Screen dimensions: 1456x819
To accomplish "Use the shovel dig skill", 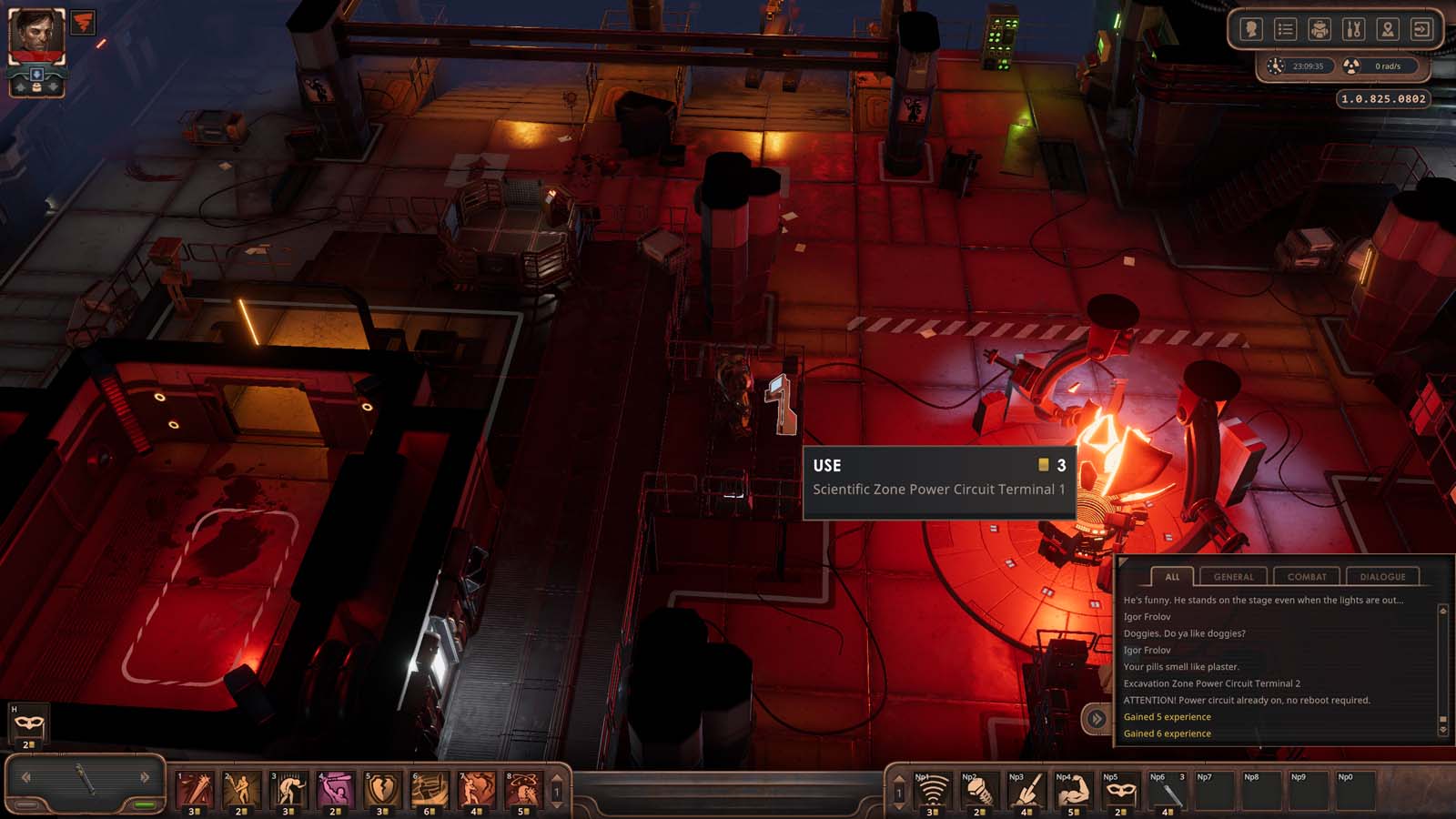I will [1025, 790].
